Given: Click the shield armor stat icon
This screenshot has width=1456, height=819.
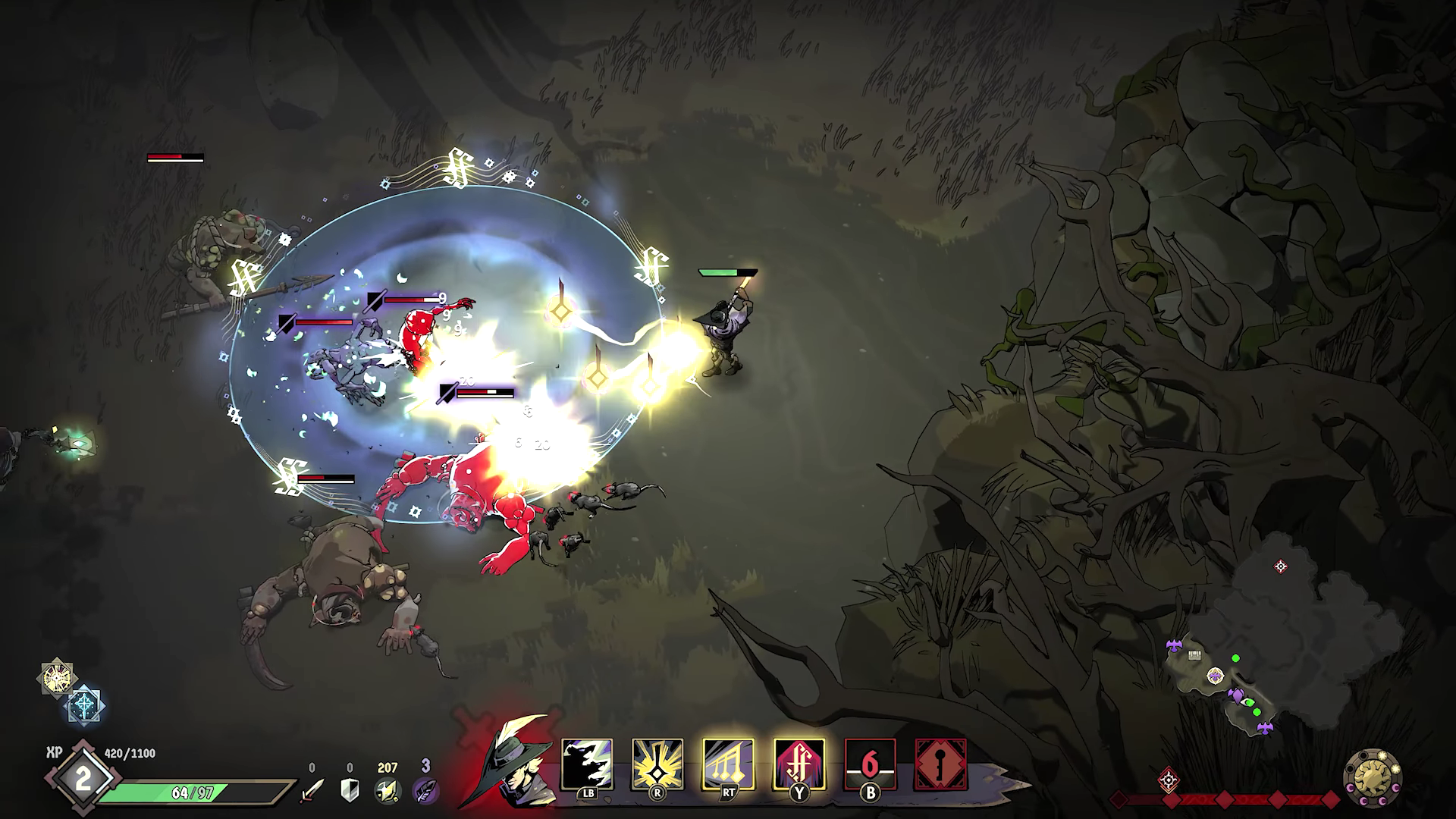Looking at the screenshot, I should [x=350, y=789].
